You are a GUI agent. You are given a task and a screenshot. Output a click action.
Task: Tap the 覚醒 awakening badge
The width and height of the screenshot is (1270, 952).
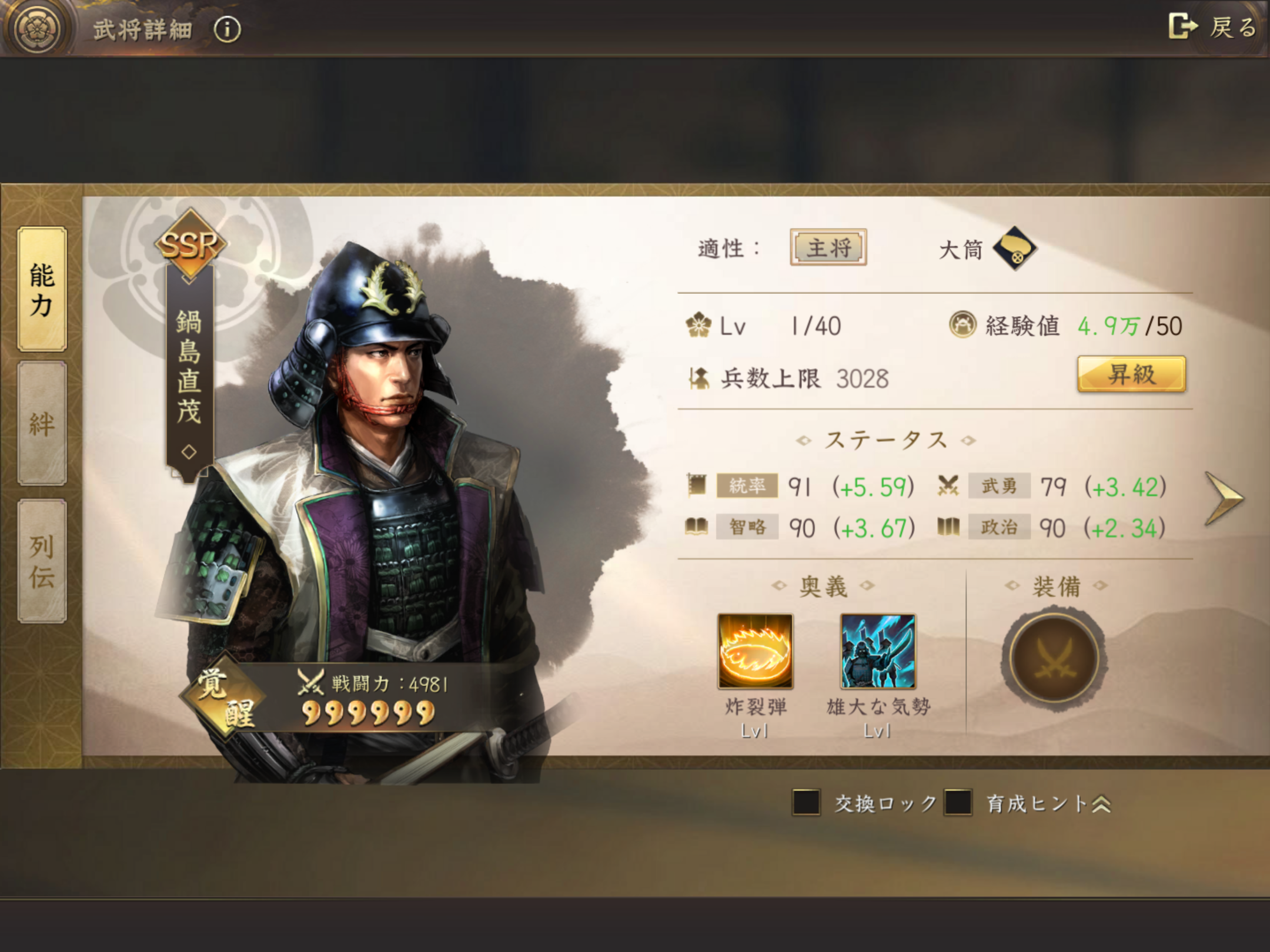coord(225,698)
